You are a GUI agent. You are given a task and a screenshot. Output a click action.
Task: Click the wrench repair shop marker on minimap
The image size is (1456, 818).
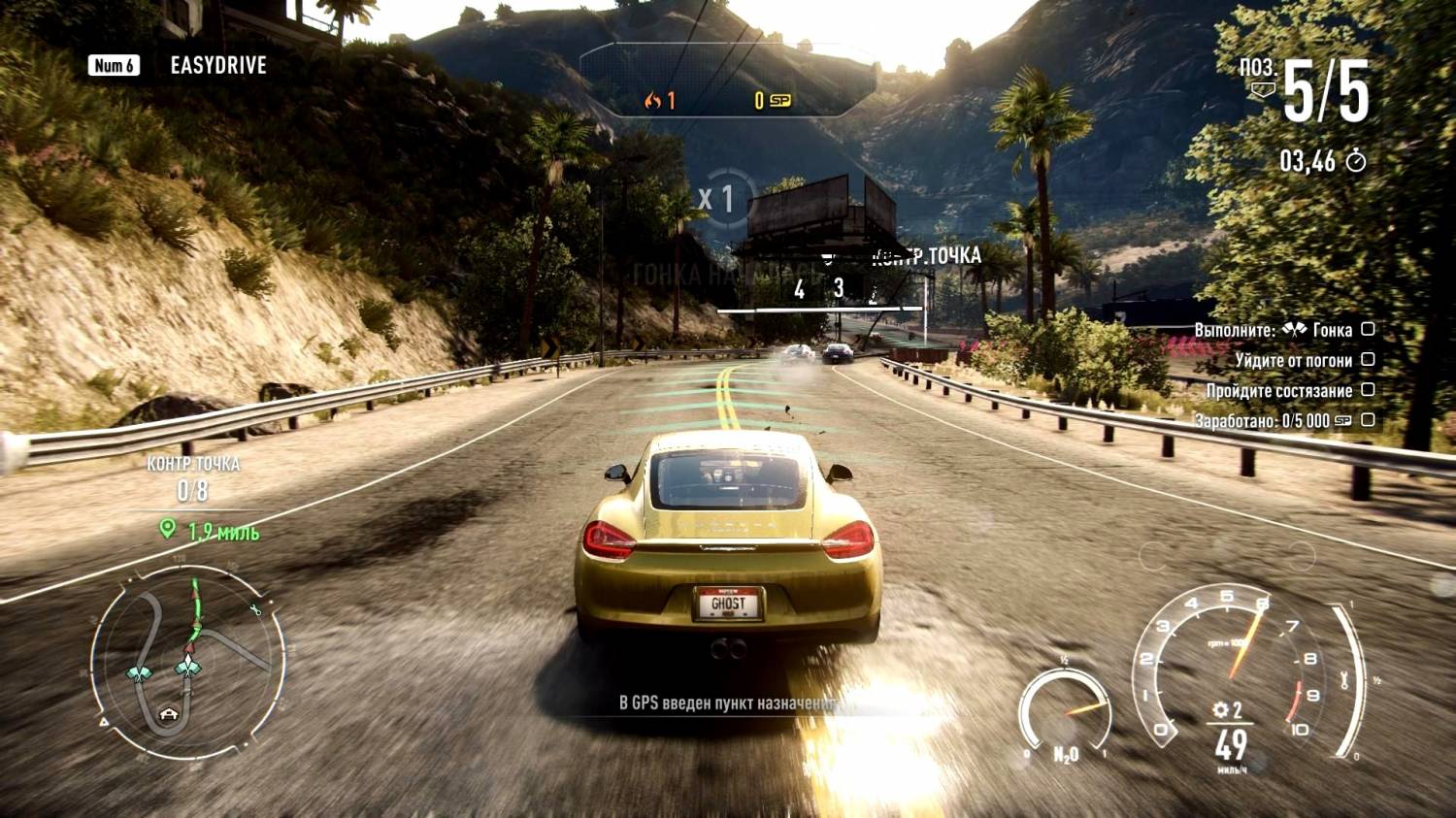255,610
